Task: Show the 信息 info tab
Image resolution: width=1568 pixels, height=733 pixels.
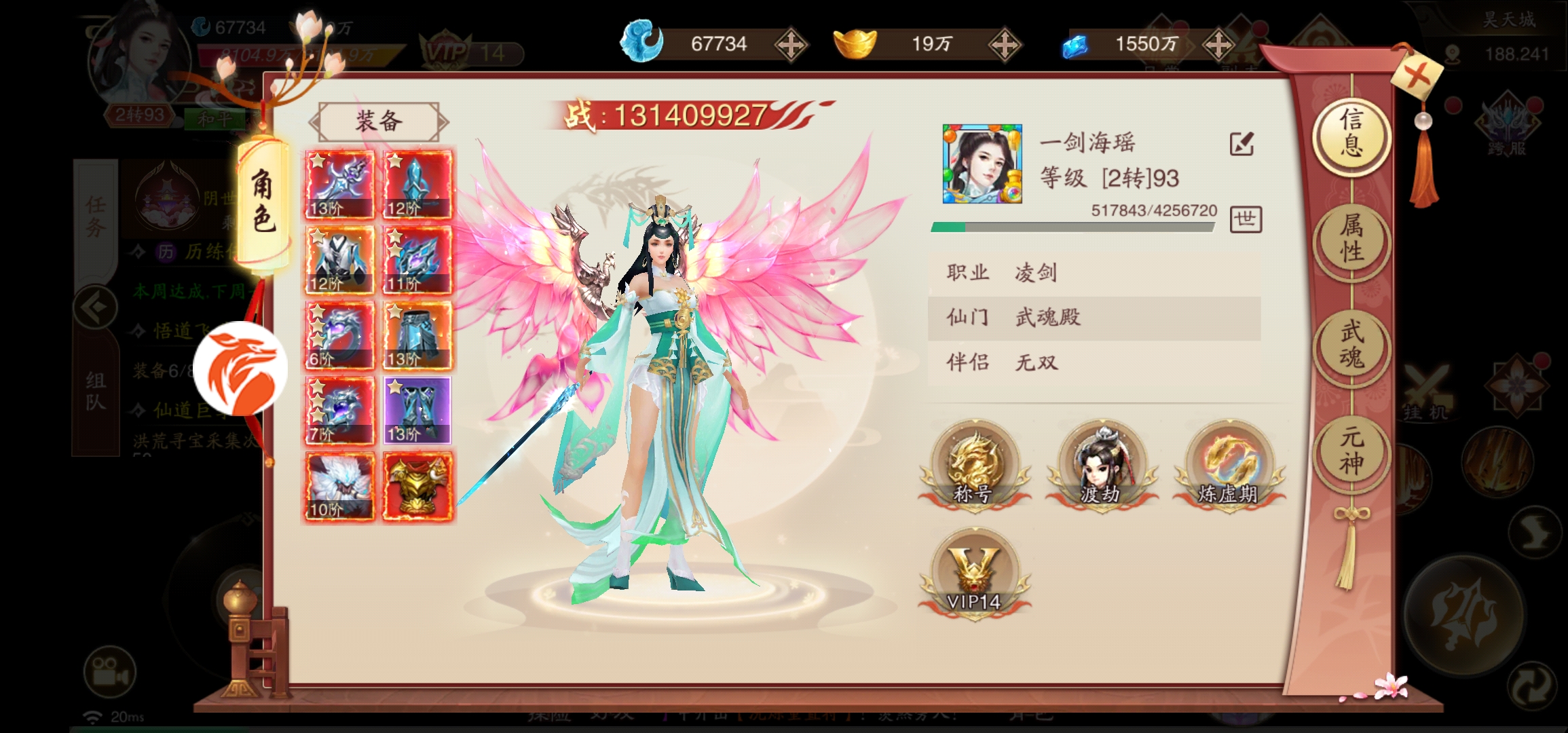Action: click(1351, 133)
